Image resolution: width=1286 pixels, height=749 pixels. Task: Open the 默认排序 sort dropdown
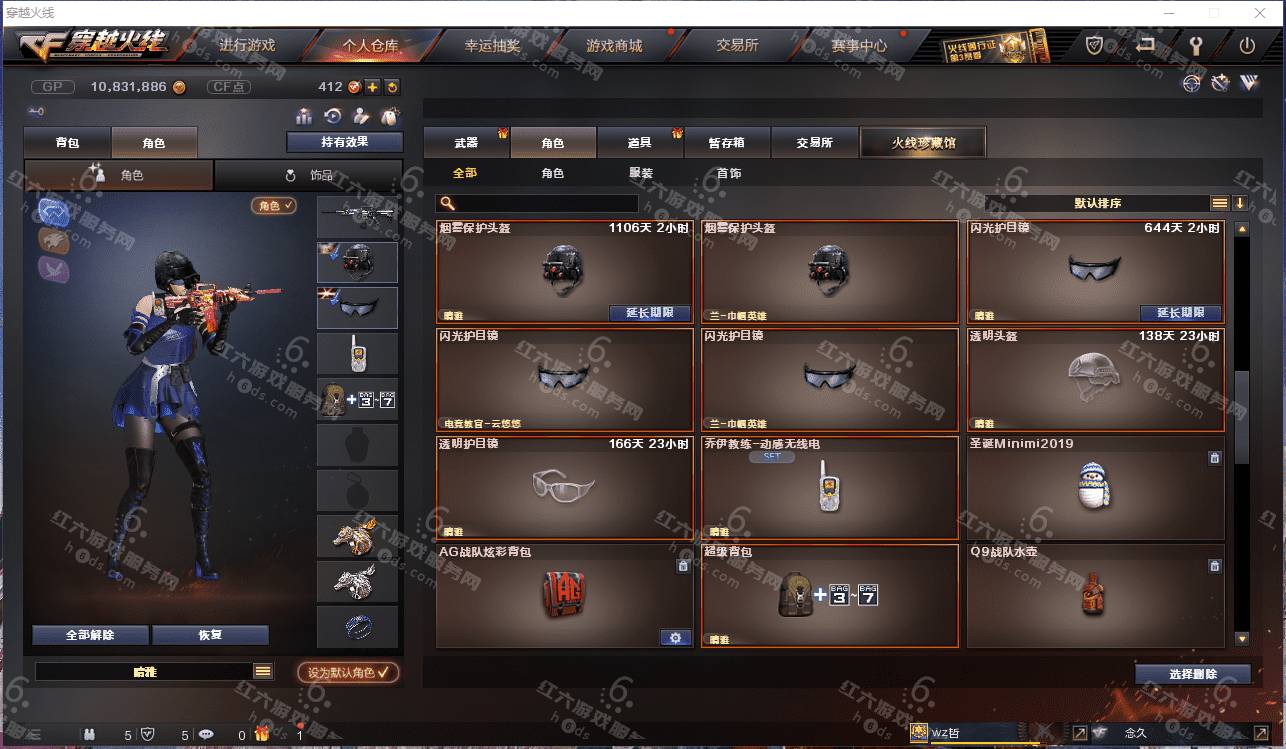tap(1097, 203)
